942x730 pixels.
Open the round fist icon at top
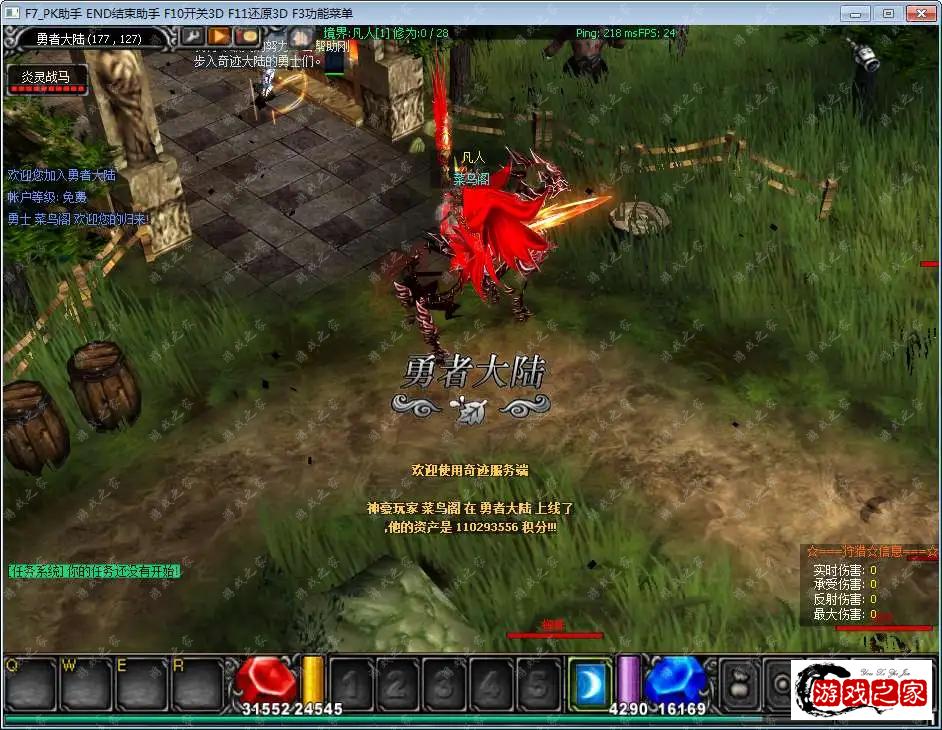[x=302, y=38]
